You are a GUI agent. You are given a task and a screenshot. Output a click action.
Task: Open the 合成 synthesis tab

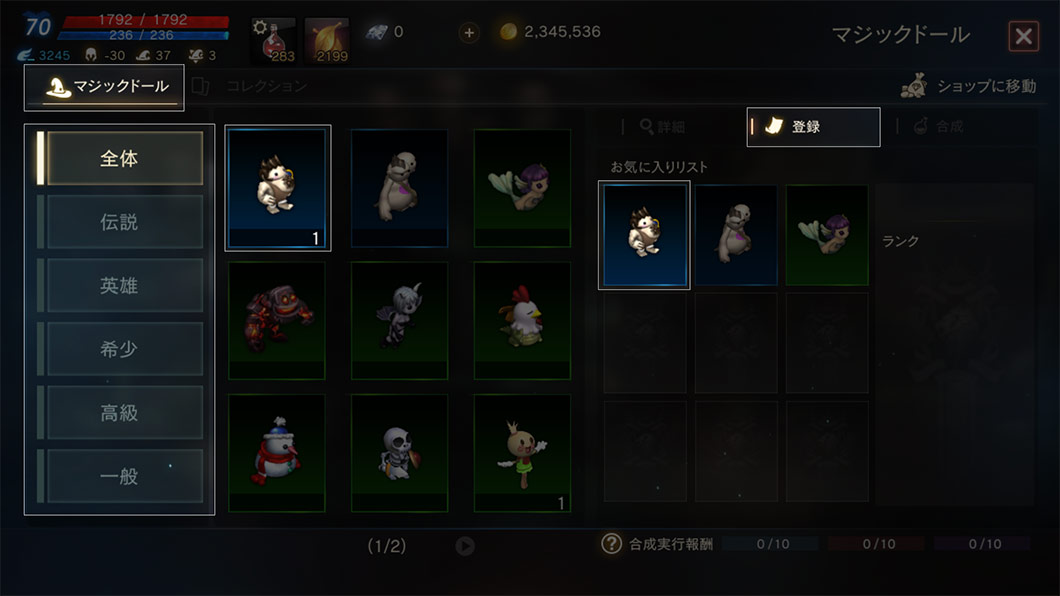(x=938, y=127)
